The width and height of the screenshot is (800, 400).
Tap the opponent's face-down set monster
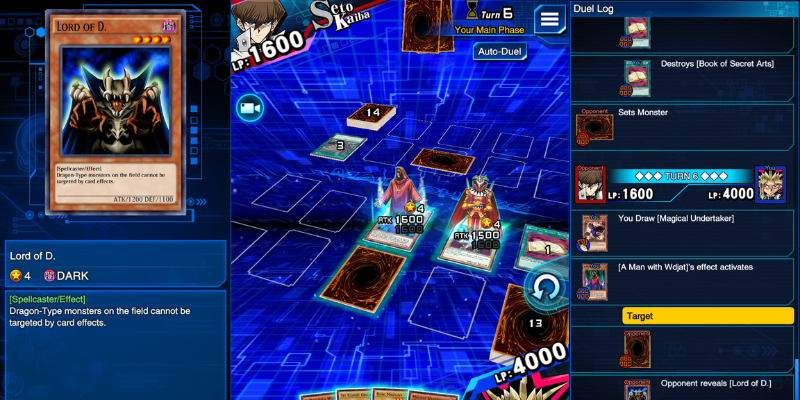point(436,159)
